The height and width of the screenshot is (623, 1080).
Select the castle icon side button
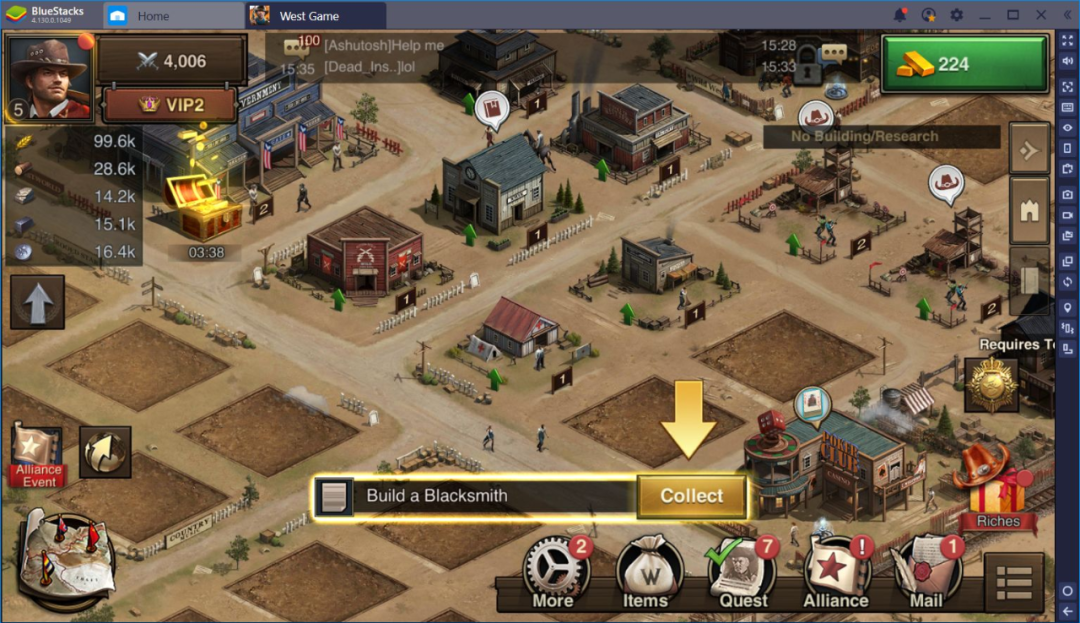1029,210
